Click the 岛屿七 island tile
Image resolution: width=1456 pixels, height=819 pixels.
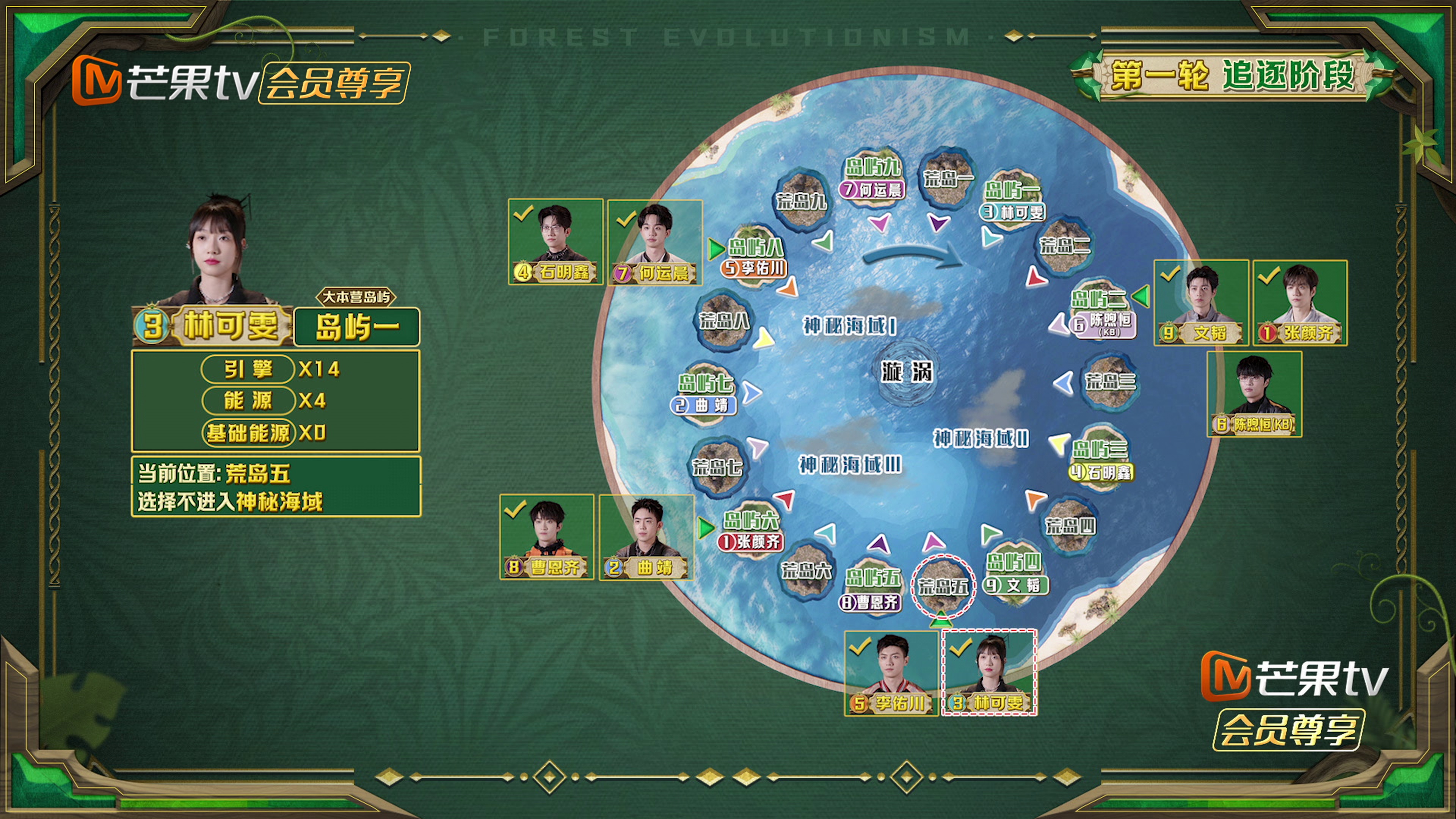pos(705,389)
